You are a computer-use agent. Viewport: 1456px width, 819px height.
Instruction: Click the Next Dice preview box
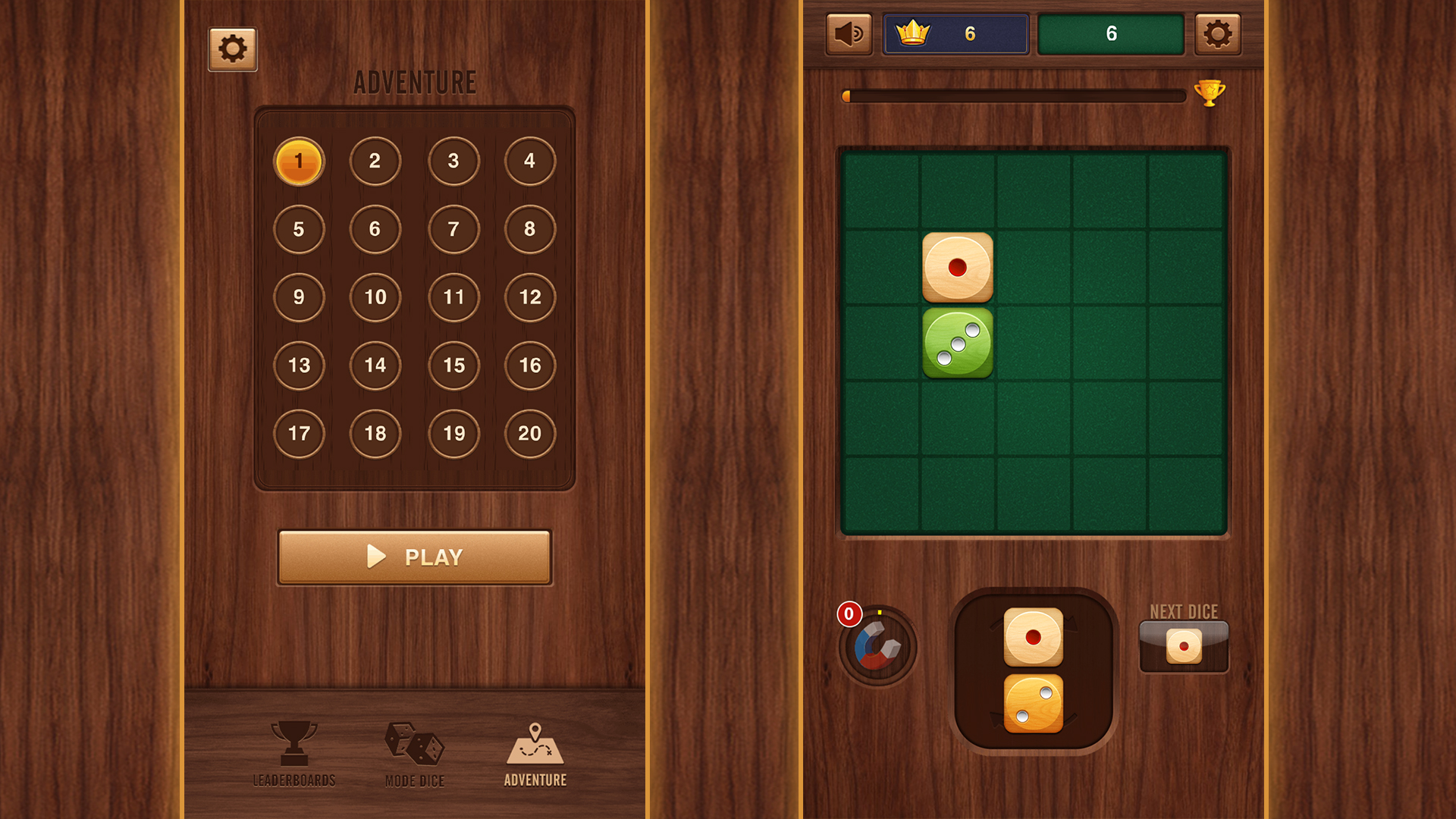(1183, 644)
